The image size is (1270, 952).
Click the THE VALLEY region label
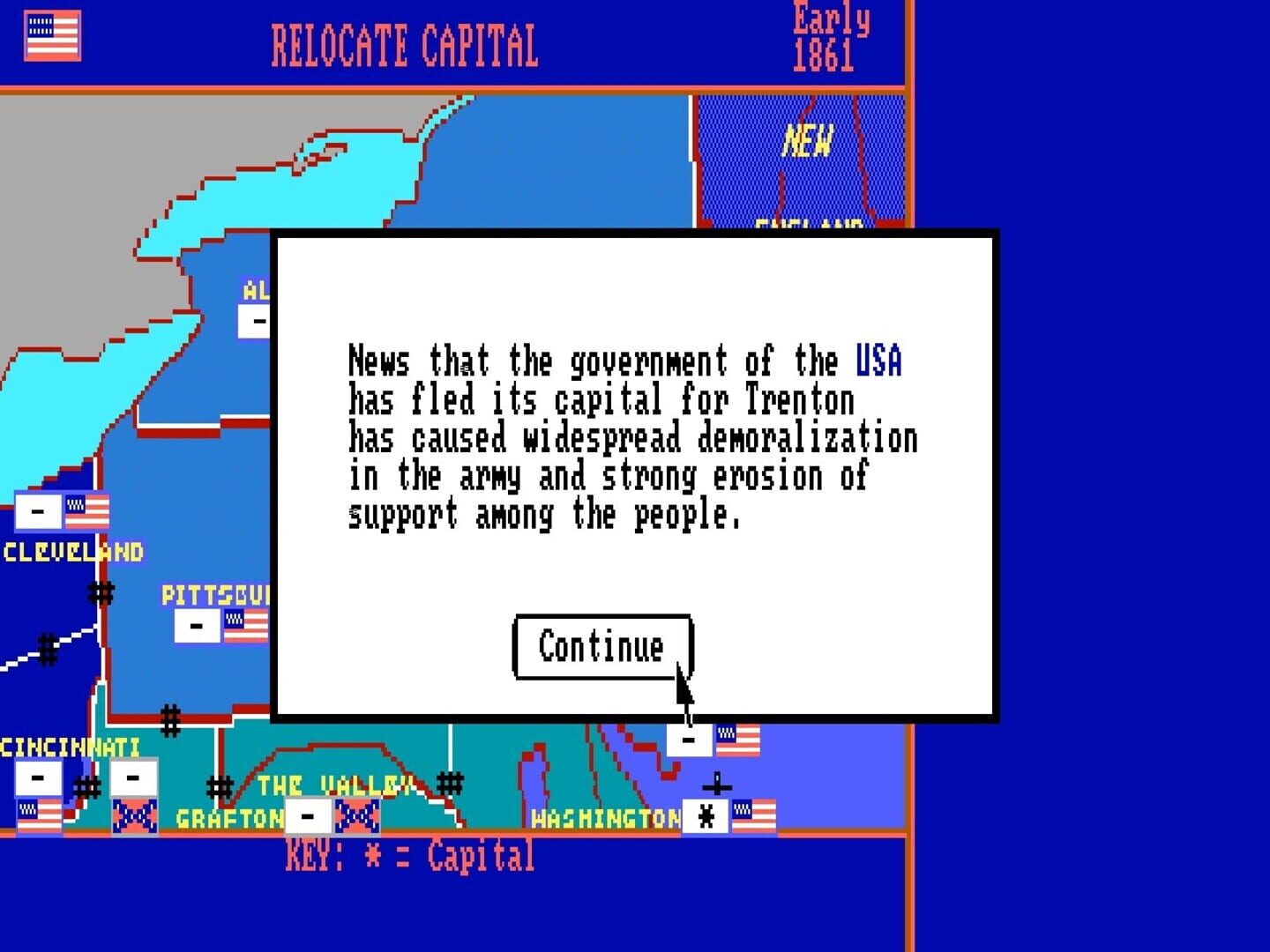click(335, 783)
